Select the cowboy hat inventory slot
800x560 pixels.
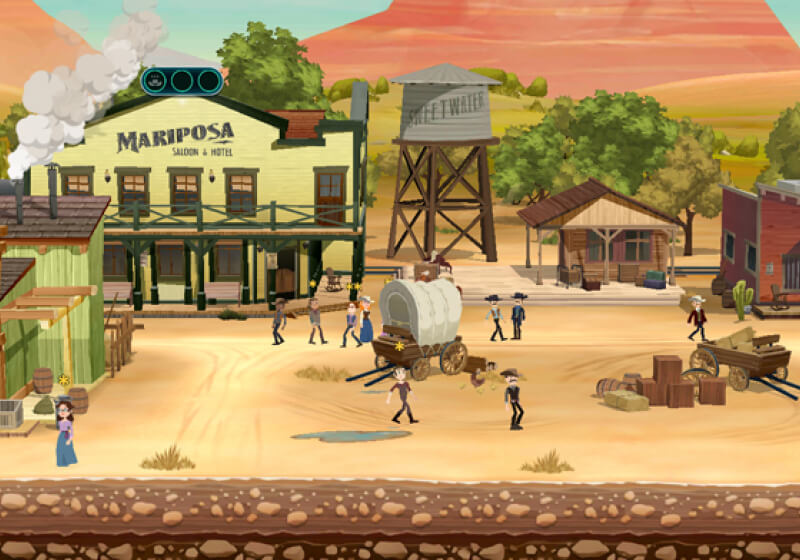click(x=157, y=81)
